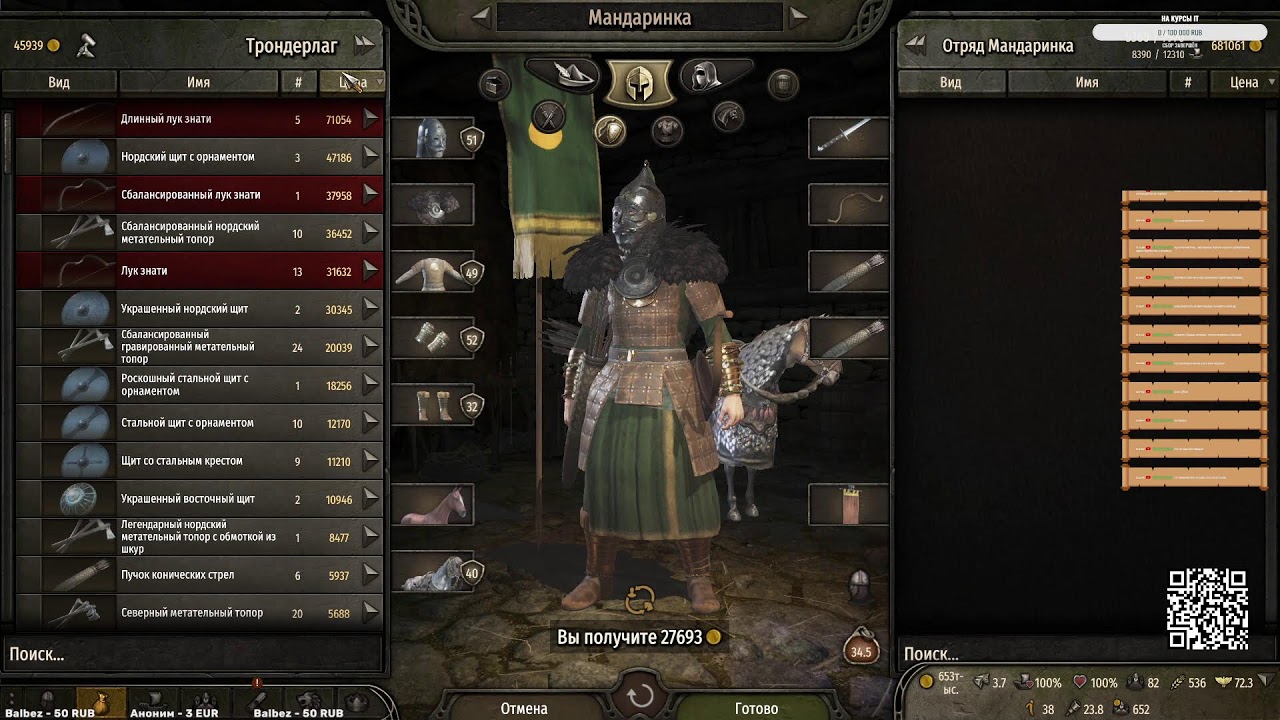Sort the left list by Имя column
1280x720 pixels.
click(198, 83)
